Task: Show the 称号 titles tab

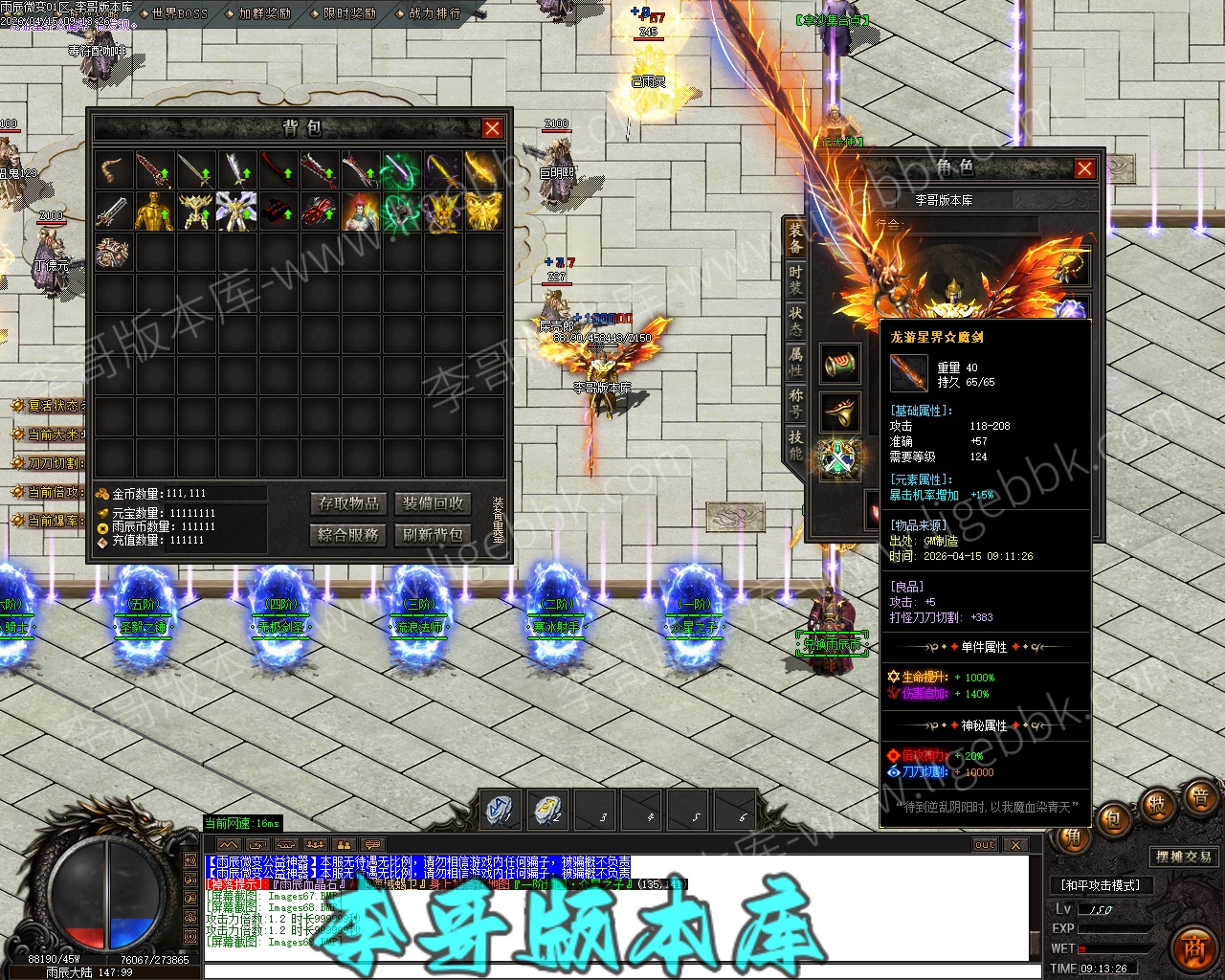Action: coord(796,403)
